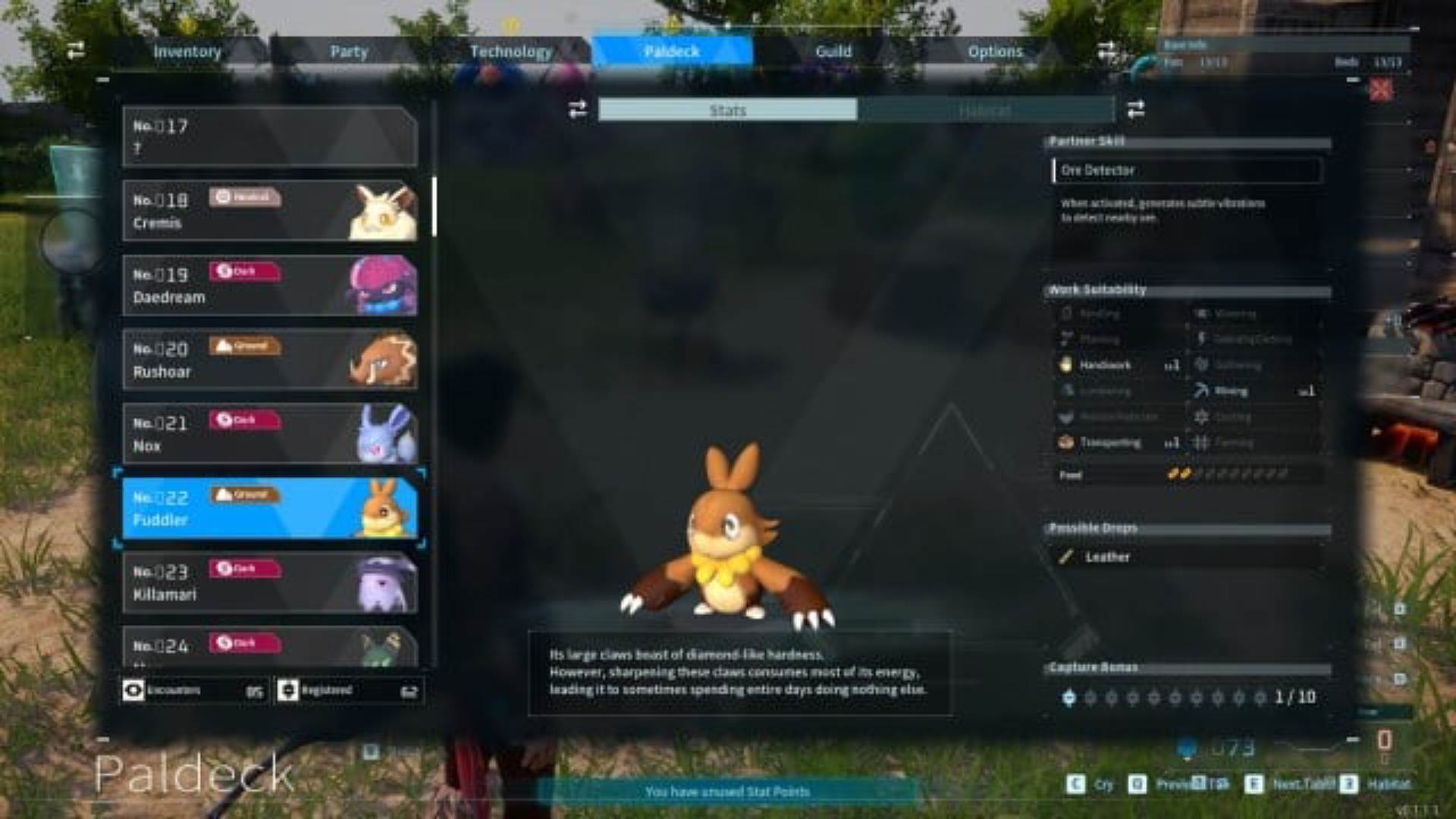Click the Mining pickaxe icon under Work Suitability
Viewport: 1456px width, 819px height.
pos(1200,391)
